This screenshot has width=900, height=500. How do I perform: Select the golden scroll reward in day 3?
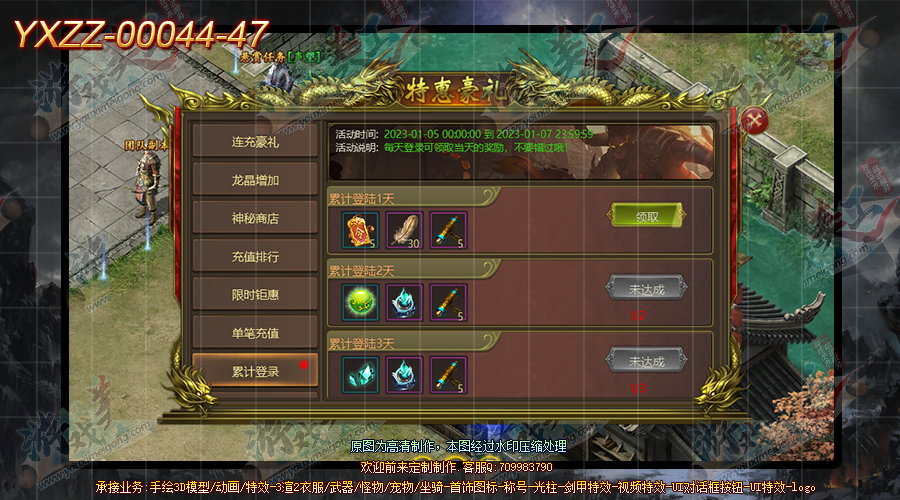coord(448,373)
